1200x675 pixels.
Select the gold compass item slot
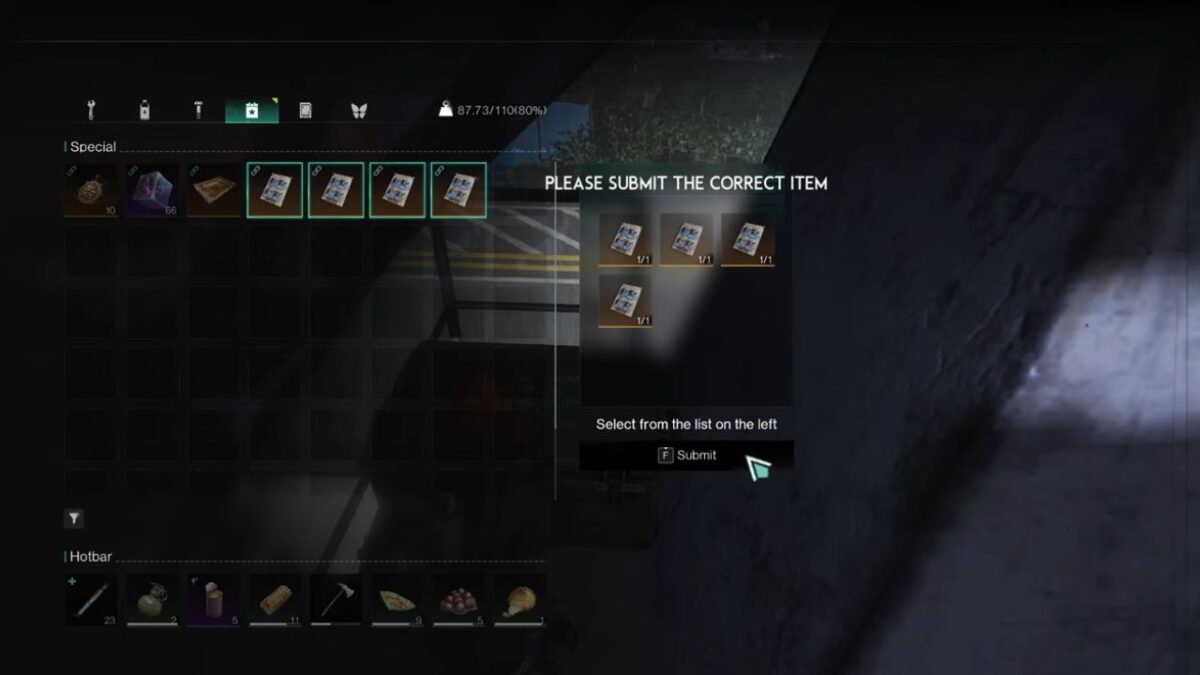coord(91,190)
